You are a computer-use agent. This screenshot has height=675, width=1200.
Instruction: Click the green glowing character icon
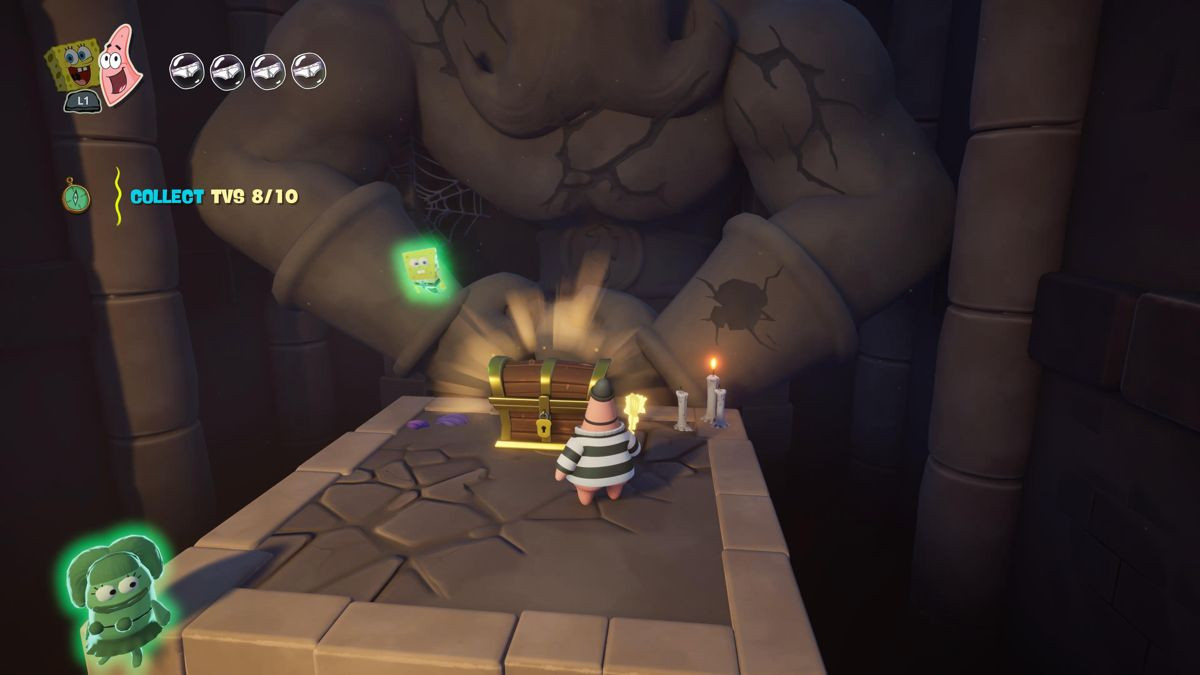[x=111, y=599]
